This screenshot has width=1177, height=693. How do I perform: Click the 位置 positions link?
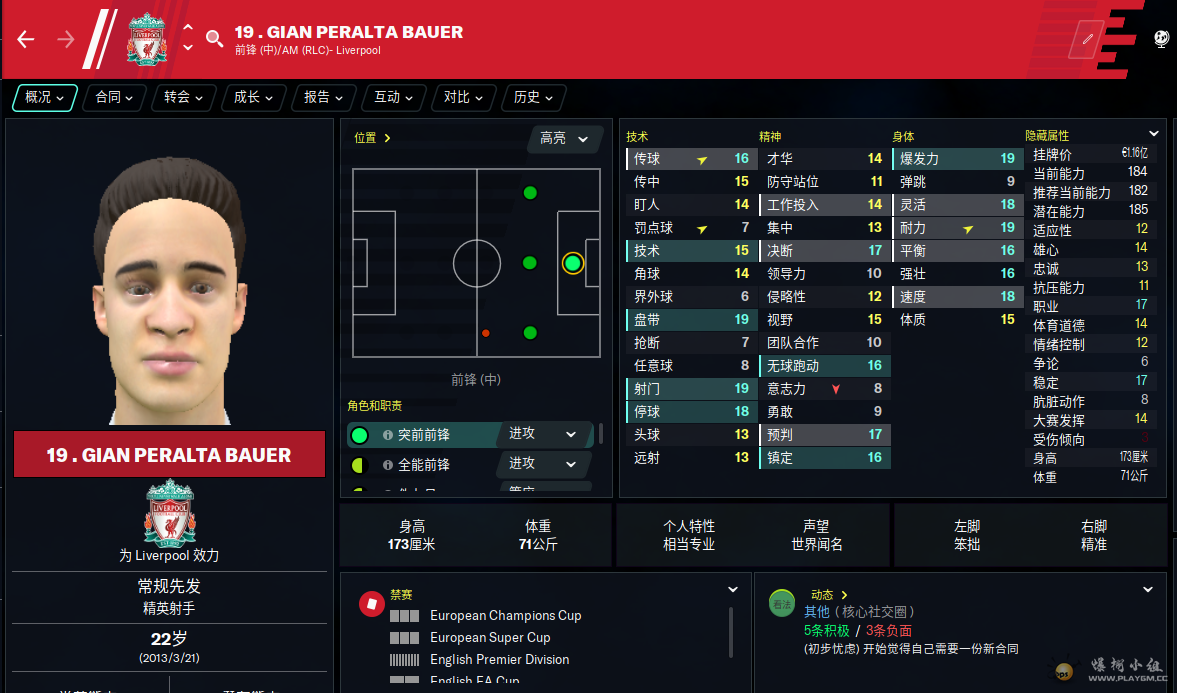372,138
